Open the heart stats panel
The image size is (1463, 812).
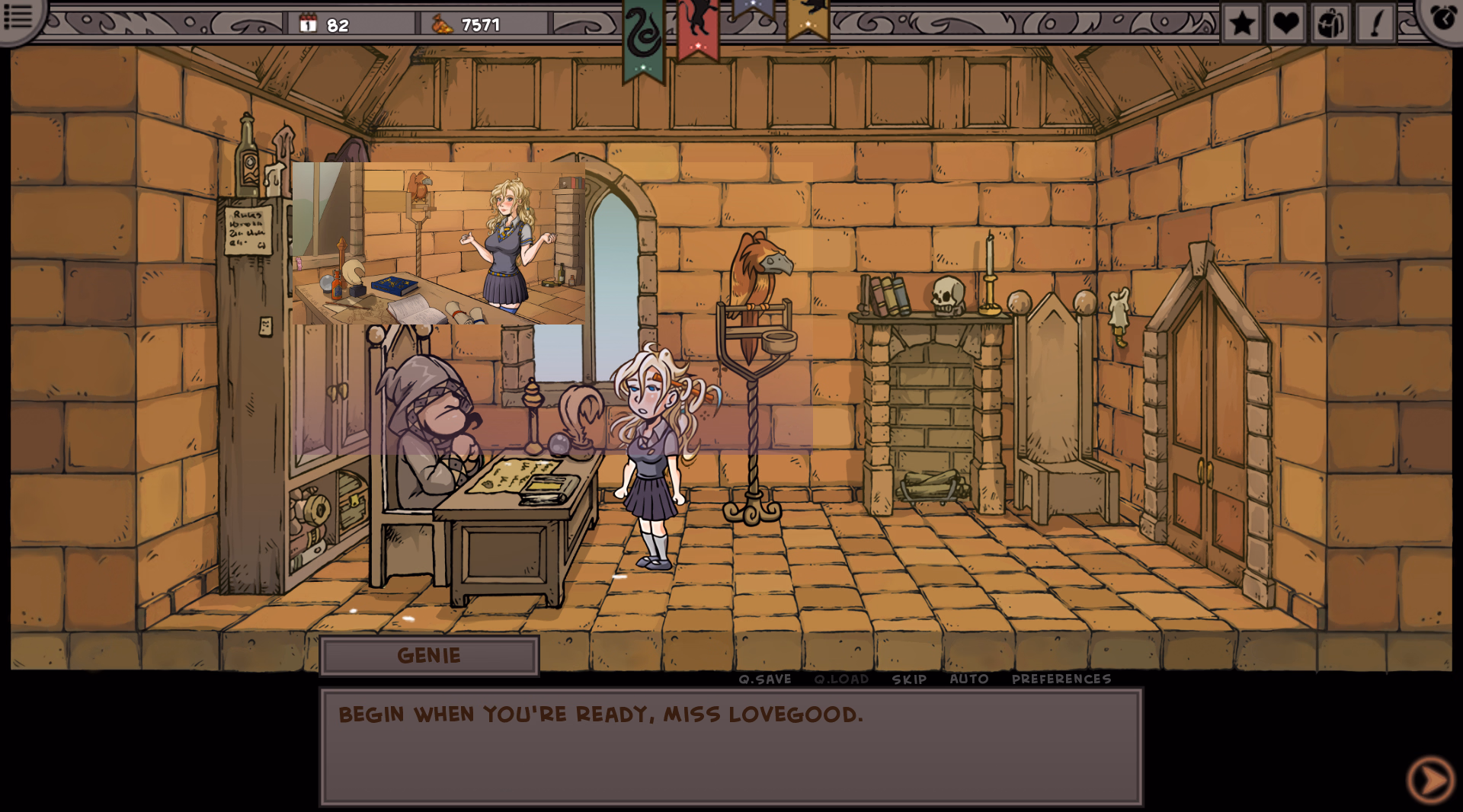tap(1286, 23)
